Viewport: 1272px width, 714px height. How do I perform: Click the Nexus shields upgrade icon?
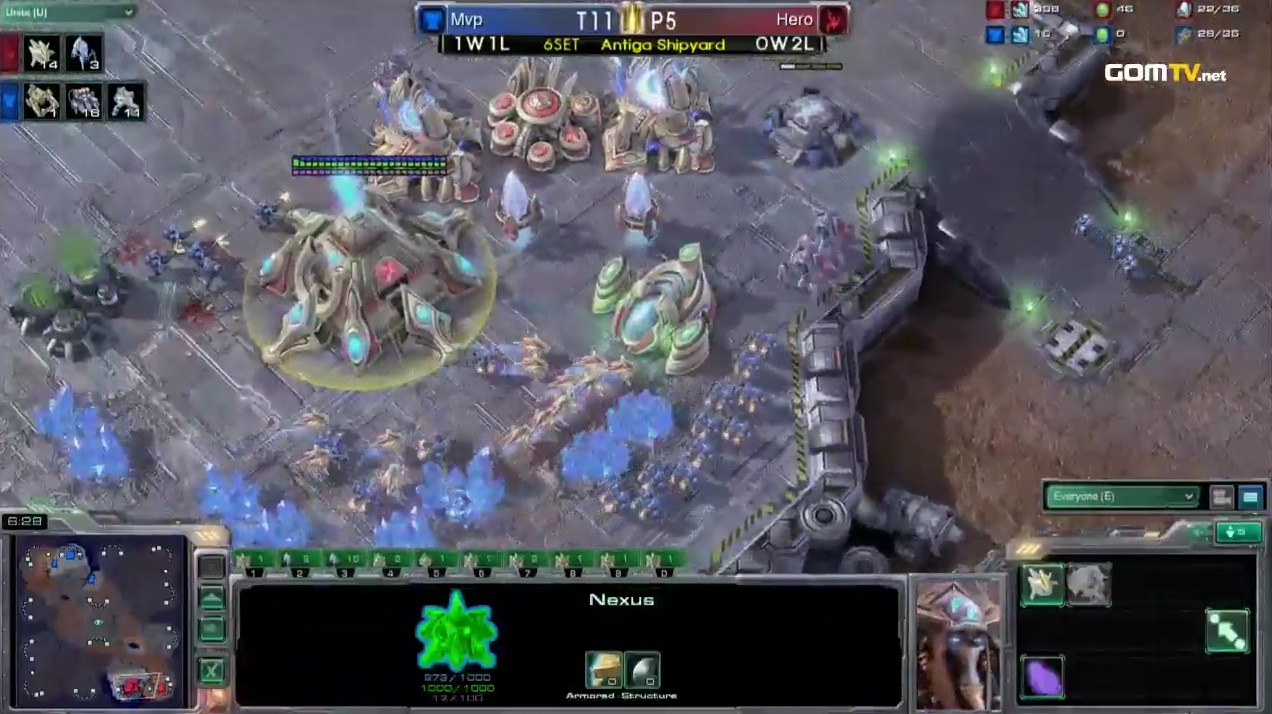pyautogui.click(x=642, y=670)
